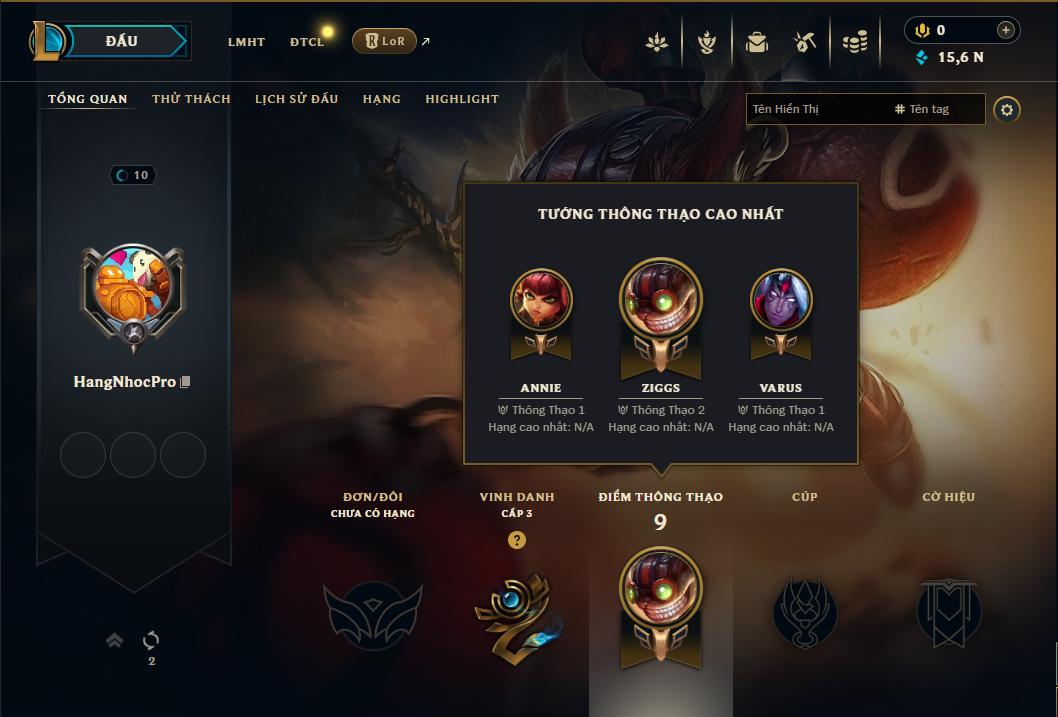Click the Tên Hiển Thị search field
Screen dimensions: 1058x717
pyautogui.click(x=815, y=109)
